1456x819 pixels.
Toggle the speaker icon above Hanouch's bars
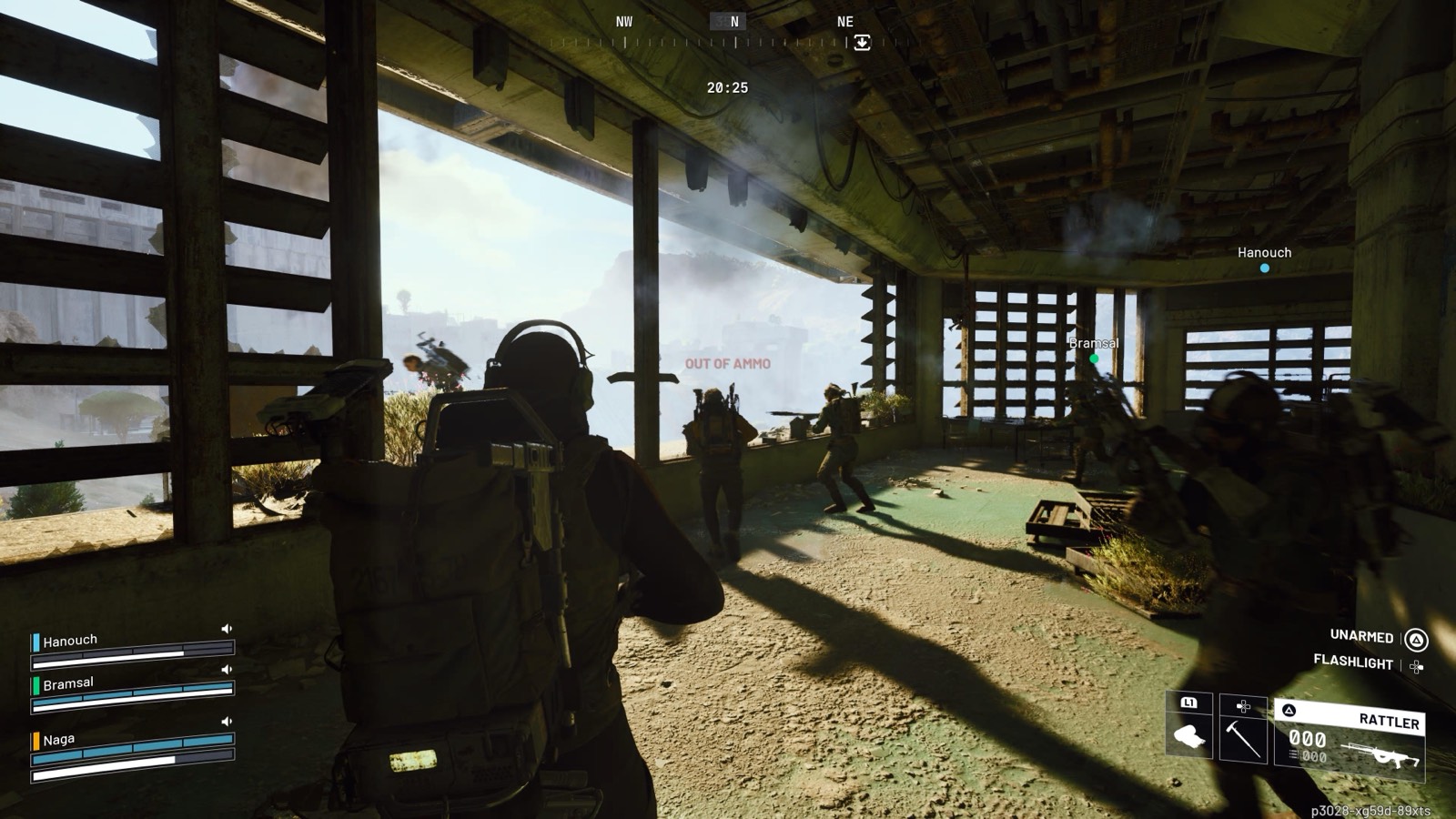[227, 629]
